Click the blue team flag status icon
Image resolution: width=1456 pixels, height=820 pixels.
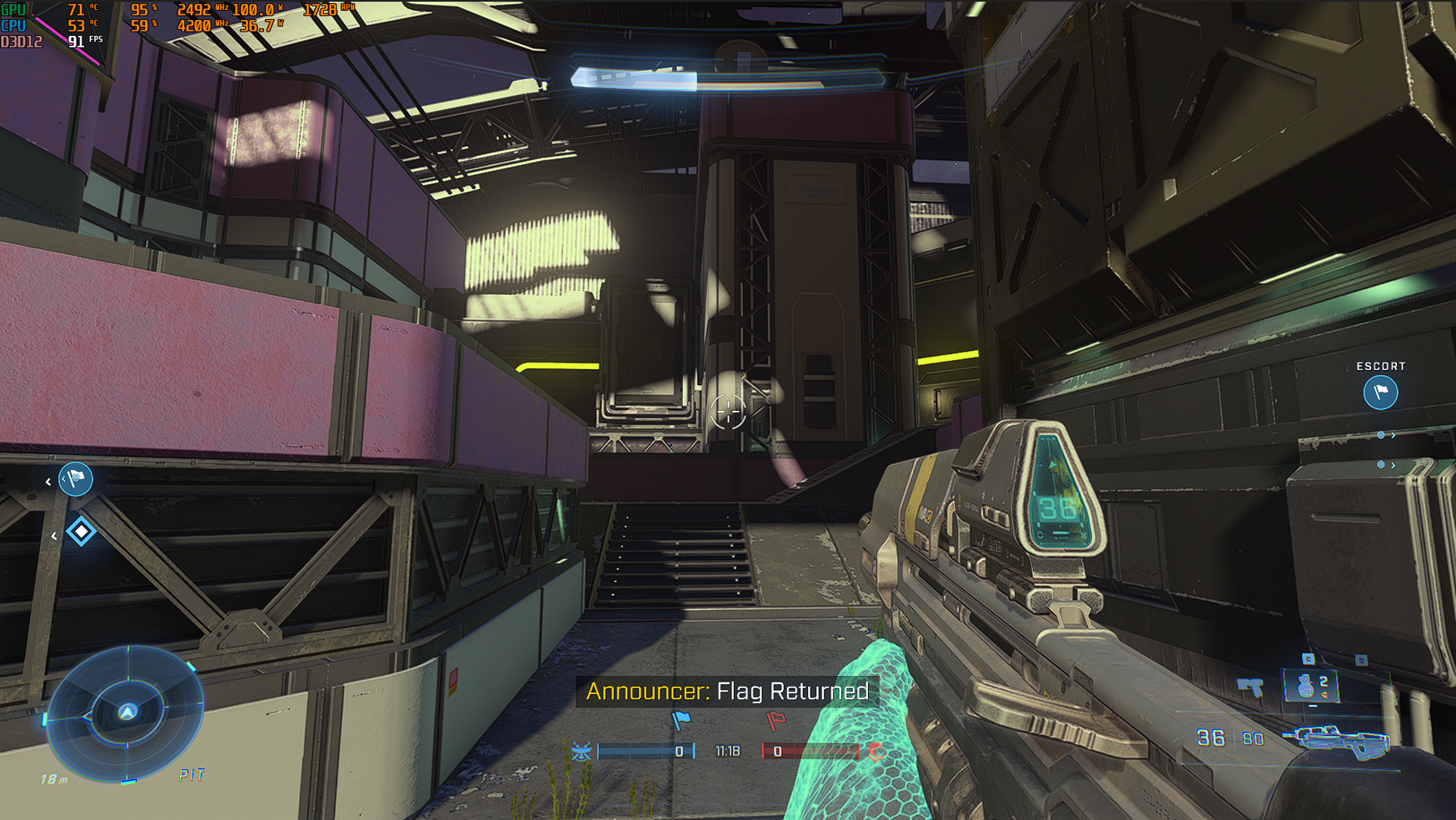click(681, 720)
